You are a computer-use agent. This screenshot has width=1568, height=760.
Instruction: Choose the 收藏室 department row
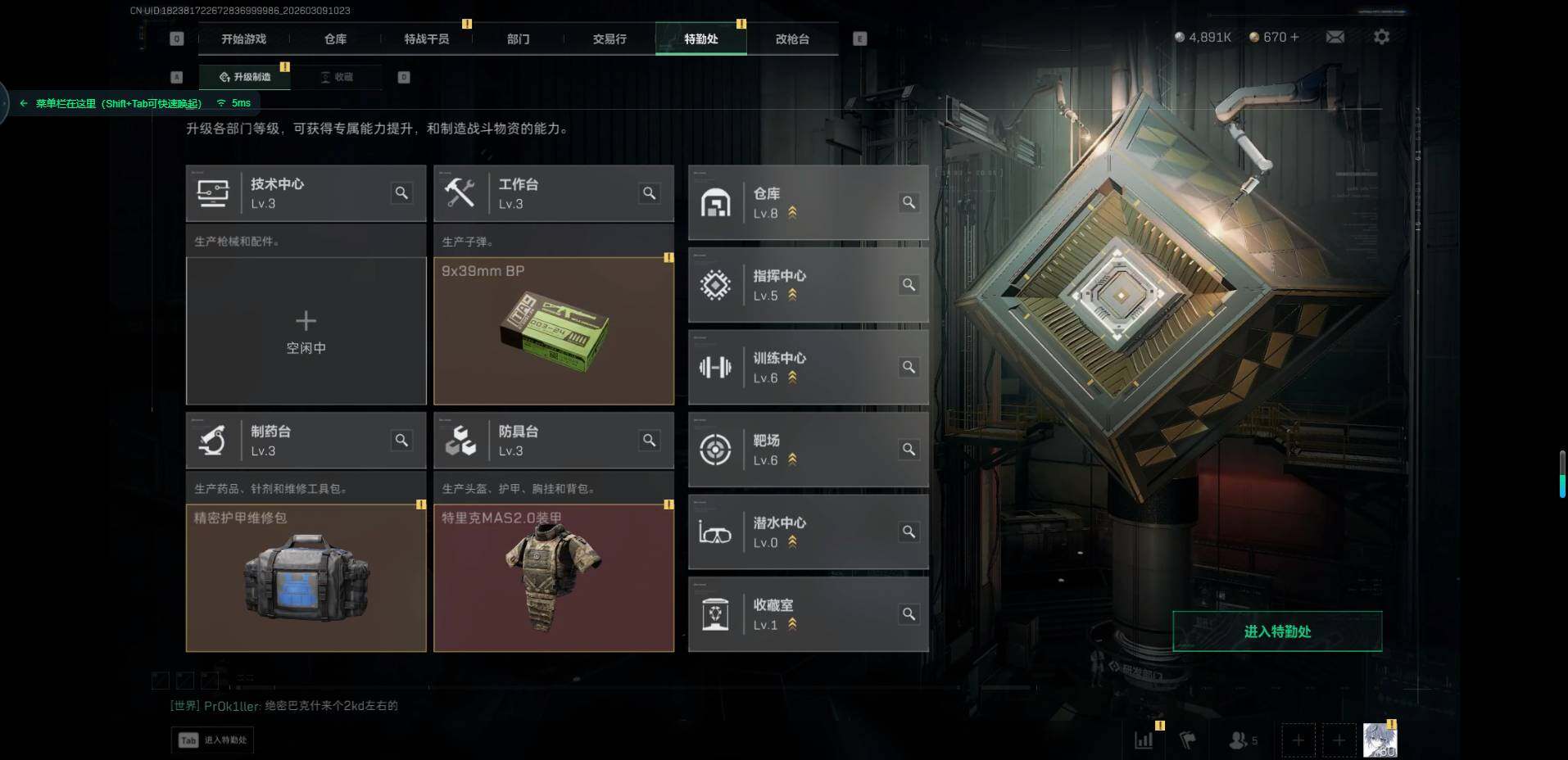[x=808, y=614]
